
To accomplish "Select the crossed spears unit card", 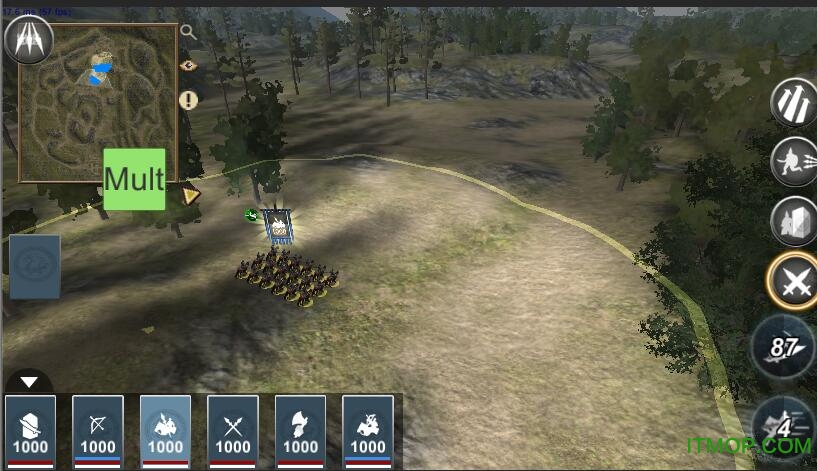I will click(233, 431).
